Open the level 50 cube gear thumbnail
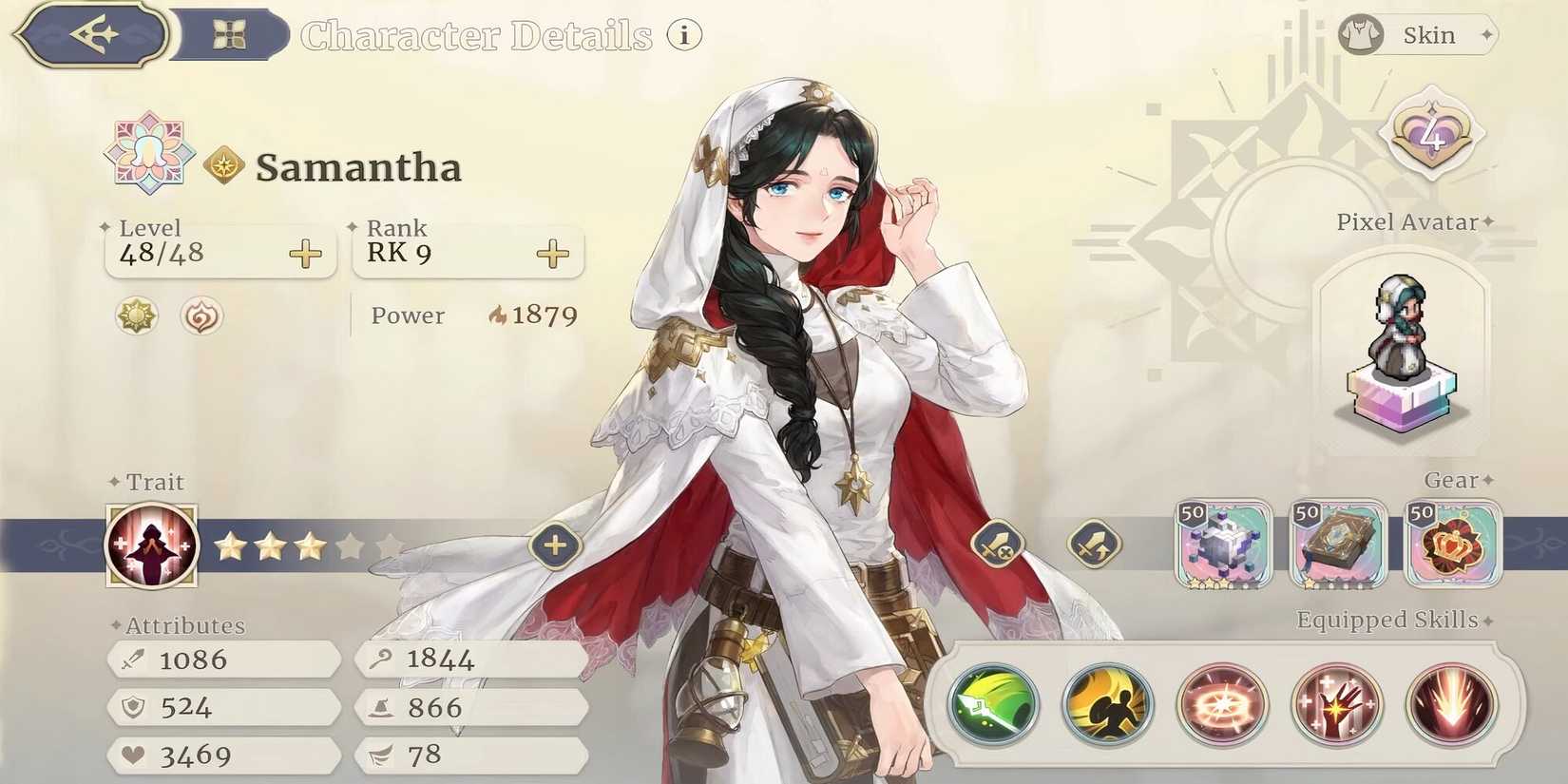 tap(1225, 545)
